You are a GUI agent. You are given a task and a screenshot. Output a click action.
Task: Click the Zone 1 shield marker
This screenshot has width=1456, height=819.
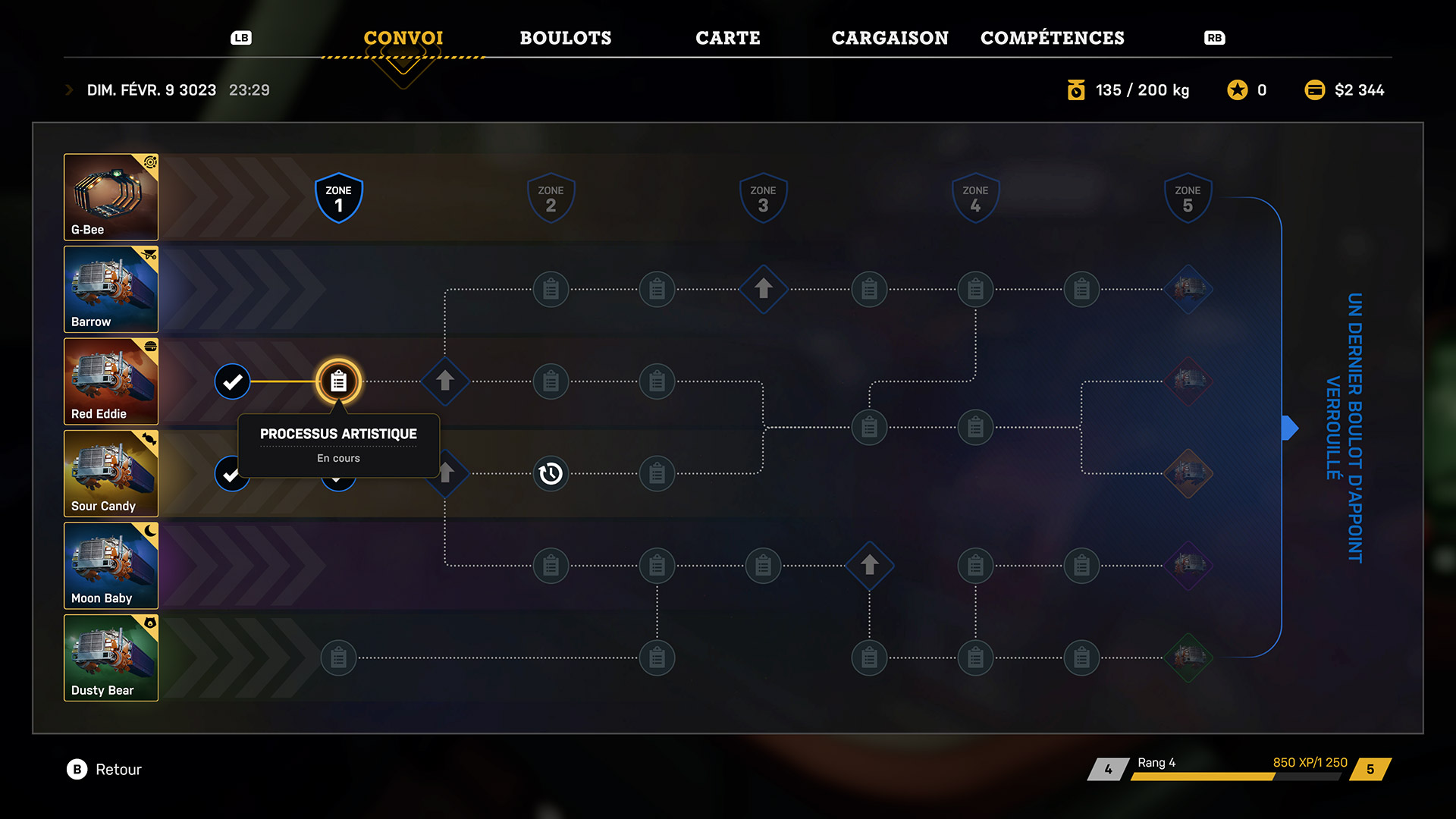[x=338, y=198]
